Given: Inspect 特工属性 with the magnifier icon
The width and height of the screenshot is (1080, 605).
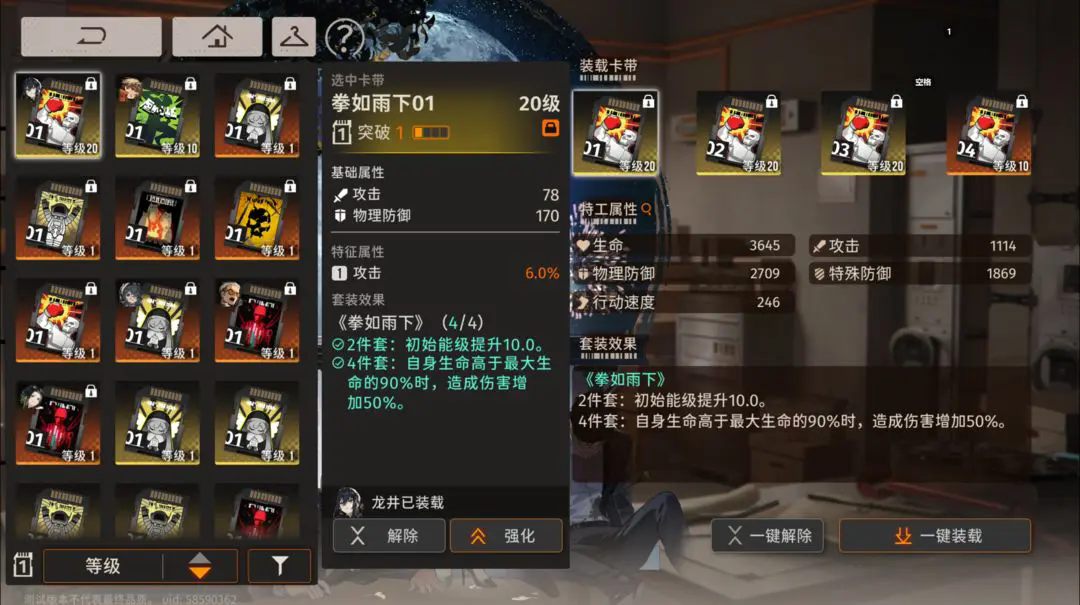Looking at the screenshot, I should click(646, 209).
